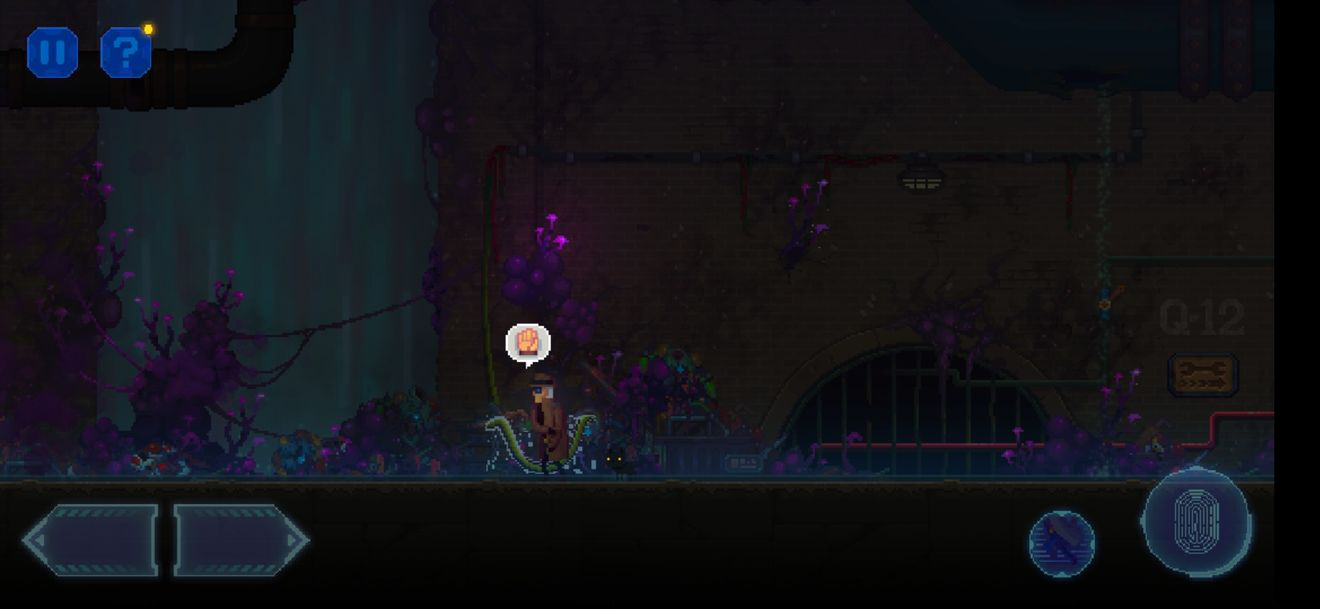The height and width of the screenshot is (609, 1320).
Task: Tap the small round flashlight button
Action: click(x=1062, y=543)
